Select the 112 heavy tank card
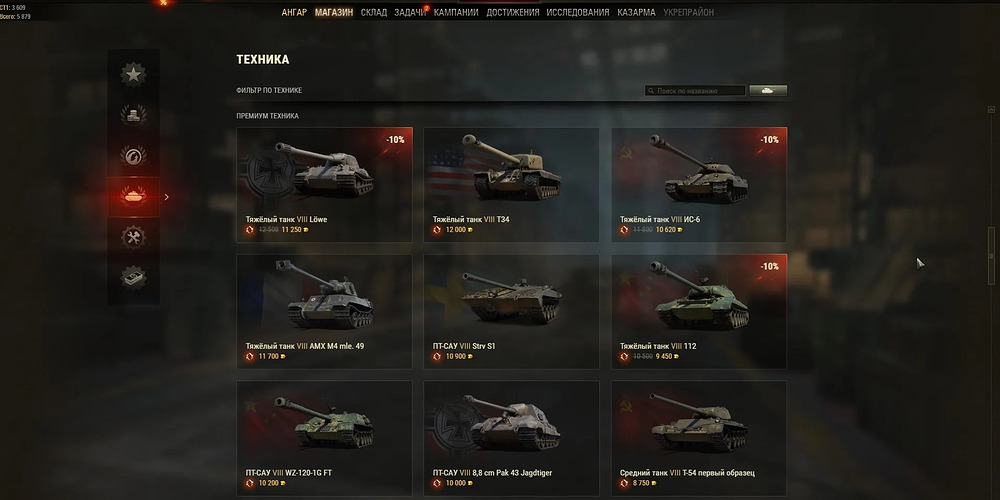The height and width of the screenshot is (500, 1000). [699, 311]
